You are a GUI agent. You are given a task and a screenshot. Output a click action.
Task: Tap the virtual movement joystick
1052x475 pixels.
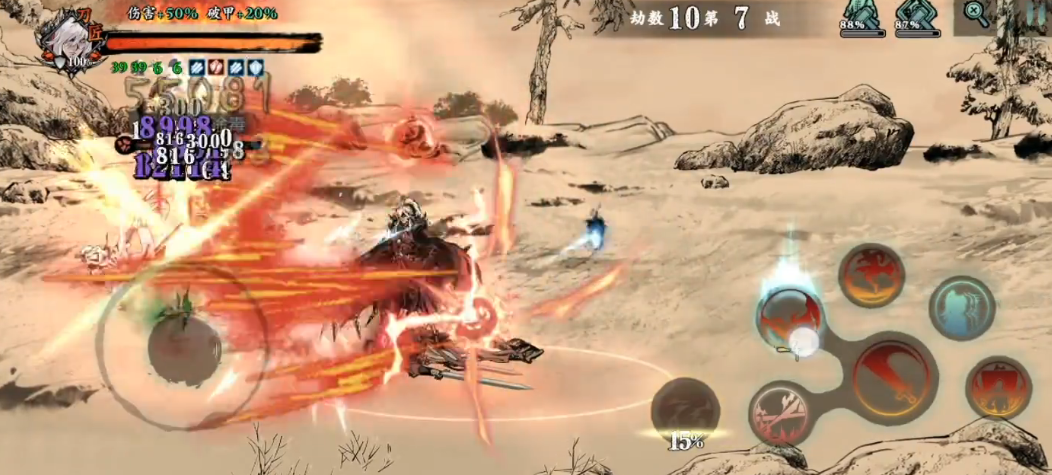pyautogui.click(x=184, y=346)
